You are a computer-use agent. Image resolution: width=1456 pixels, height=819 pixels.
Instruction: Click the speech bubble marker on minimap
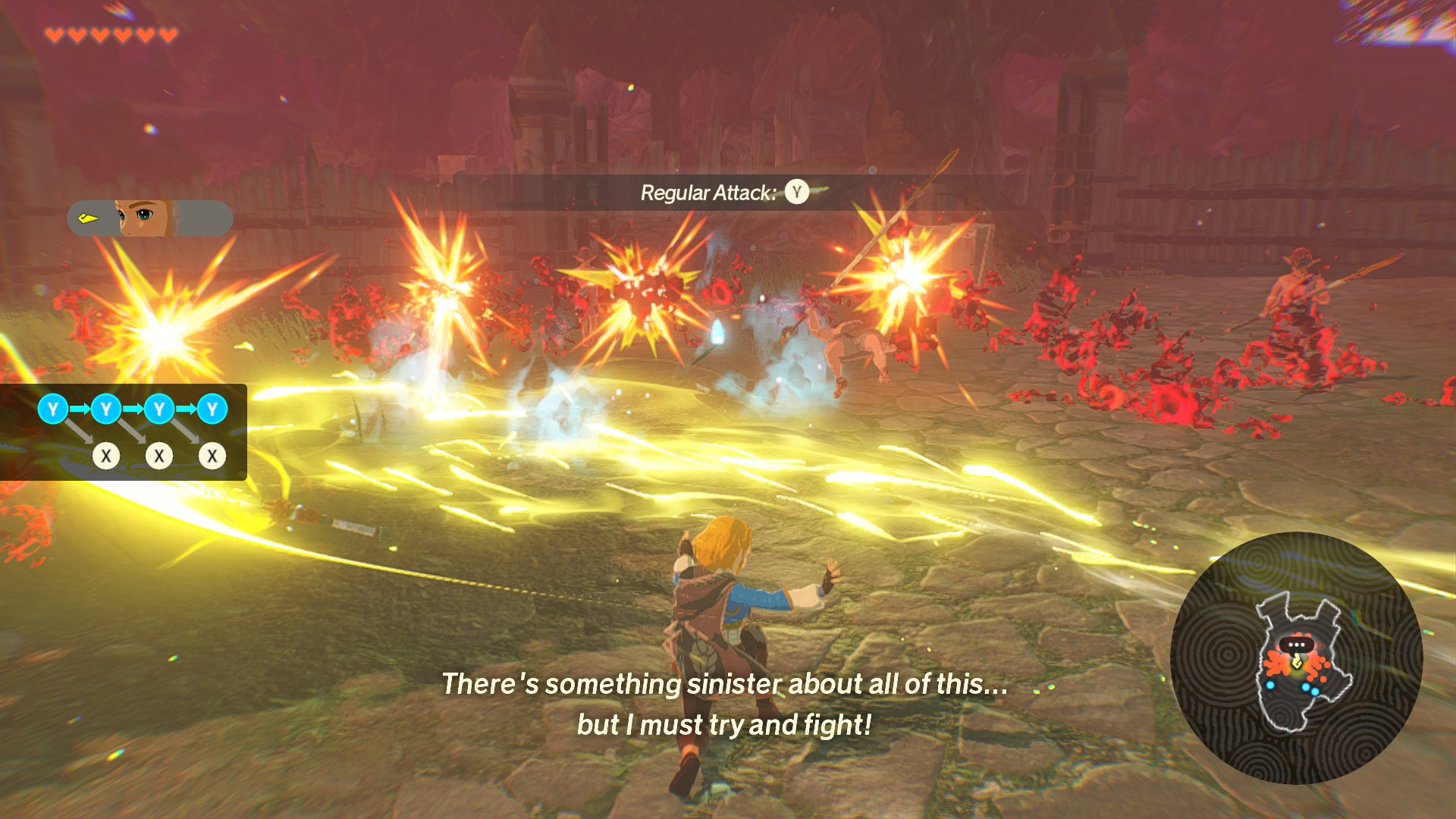(1296, 645)
